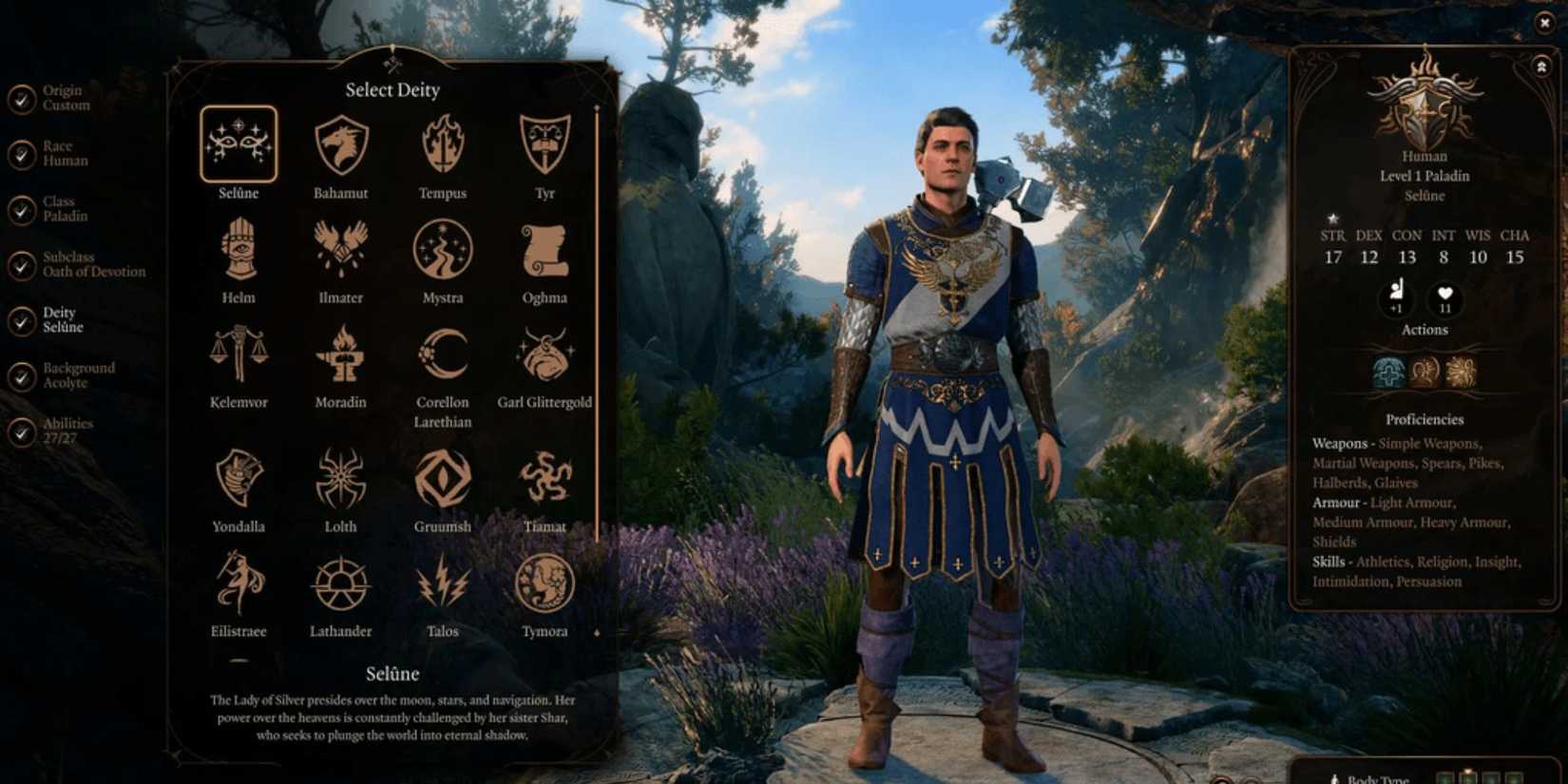Open the Helm deity description
The height and width of the screenshot is (784, 1568).
[238, 249]
